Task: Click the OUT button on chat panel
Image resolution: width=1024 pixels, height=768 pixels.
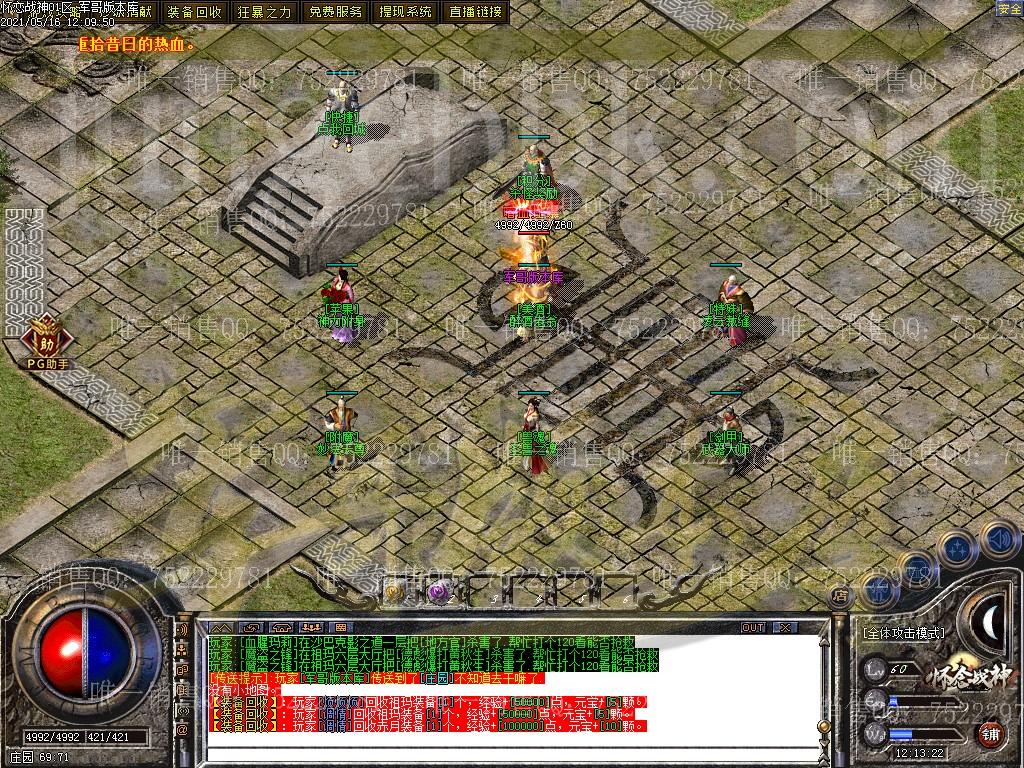Action: tap(752, 628)
